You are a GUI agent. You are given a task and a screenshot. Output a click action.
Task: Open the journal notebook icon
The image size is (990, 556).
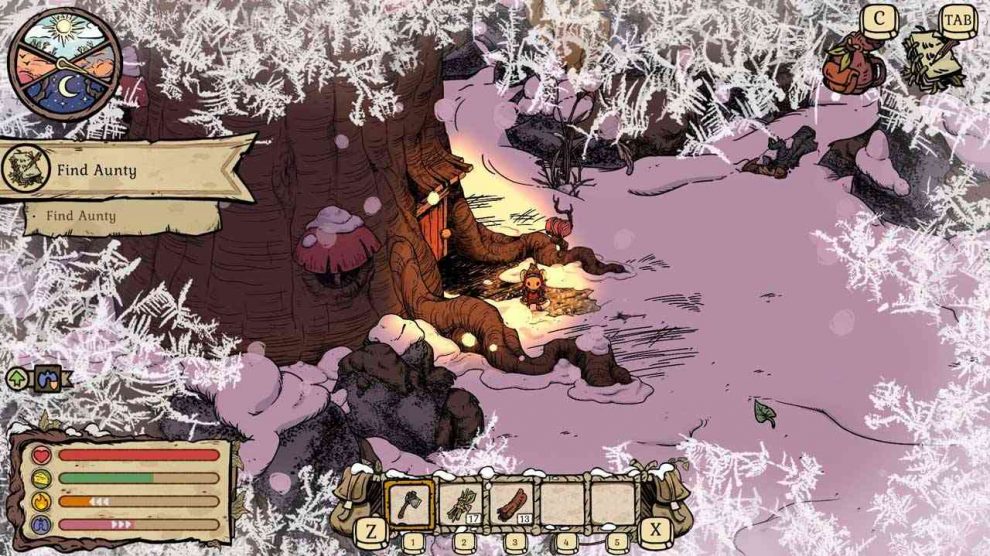932,58
